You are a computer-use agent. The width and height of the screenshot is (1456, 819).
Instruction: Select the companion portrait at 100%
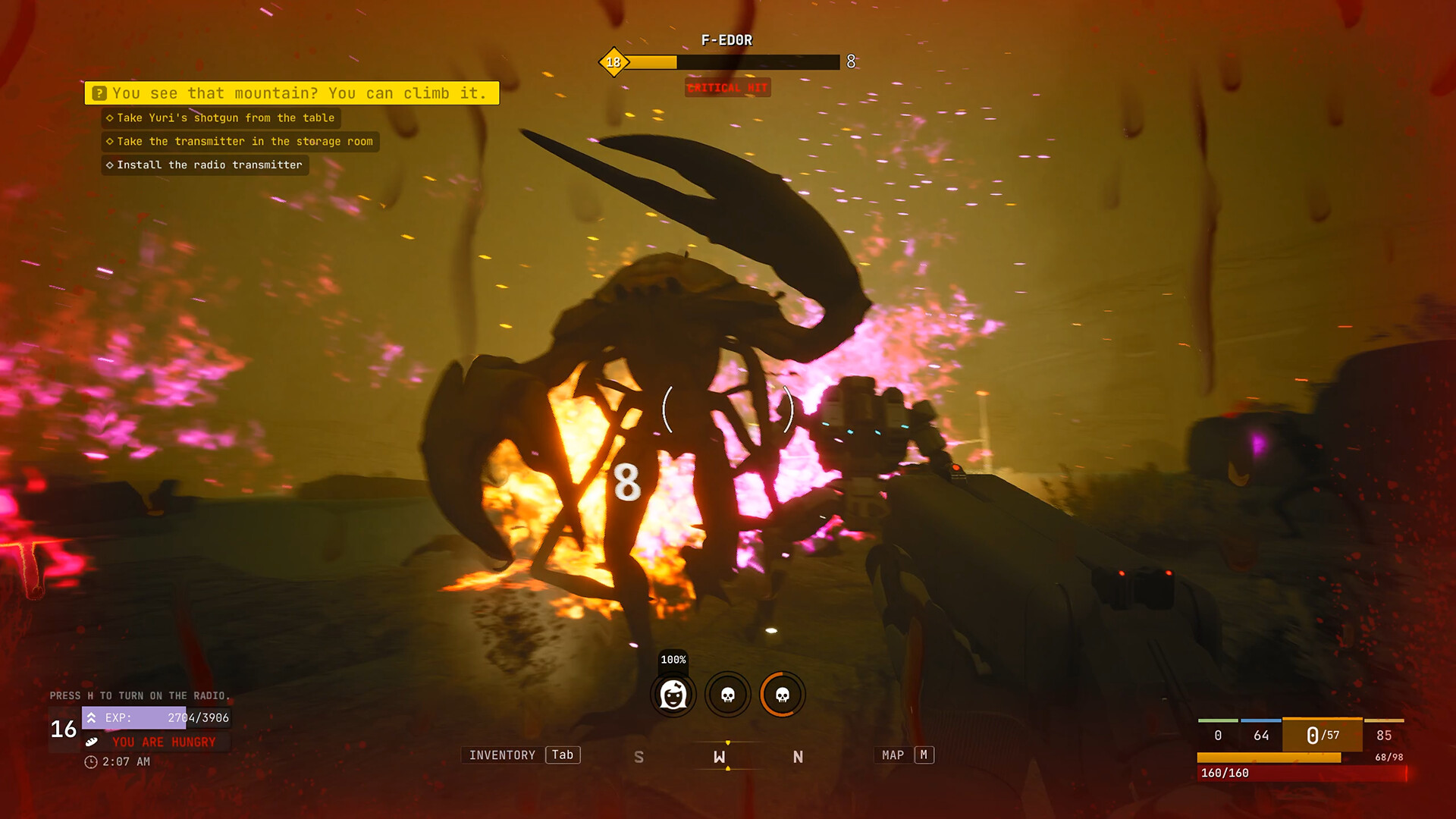point(673,695)
